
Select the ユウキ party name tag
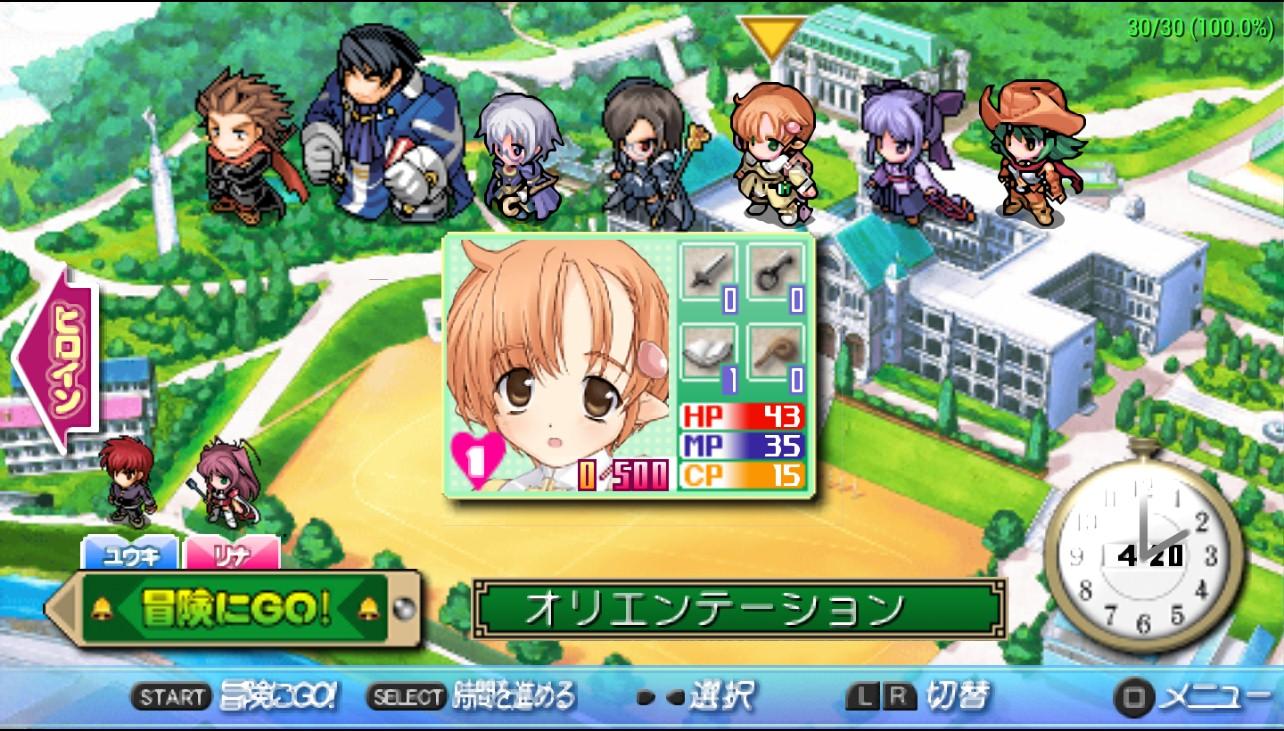129,553
